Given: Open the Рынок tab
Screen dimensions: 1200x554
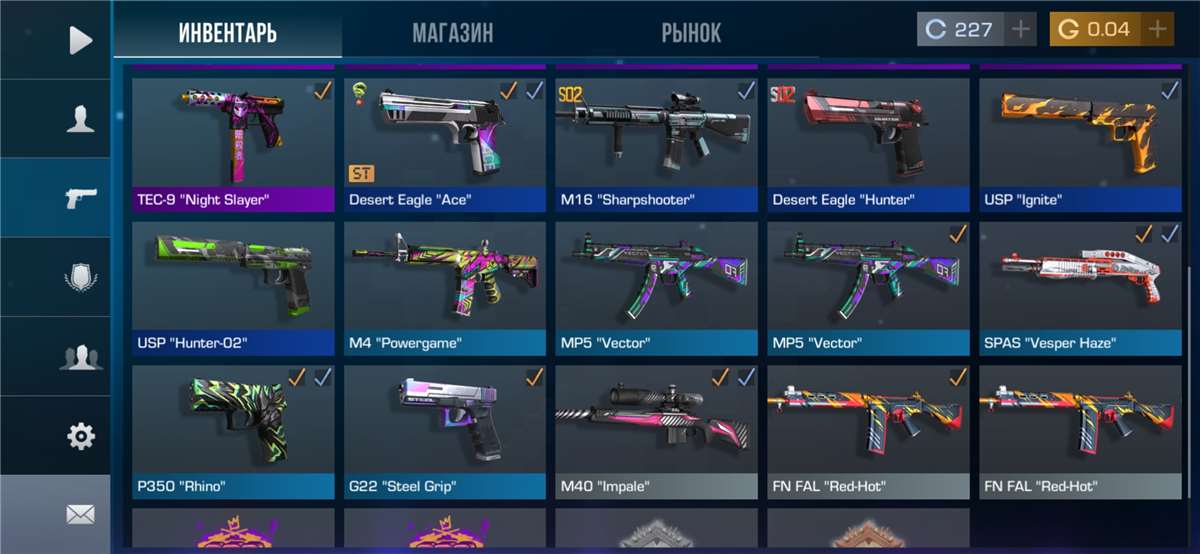Looking at the screenshot, I should 690,32.
